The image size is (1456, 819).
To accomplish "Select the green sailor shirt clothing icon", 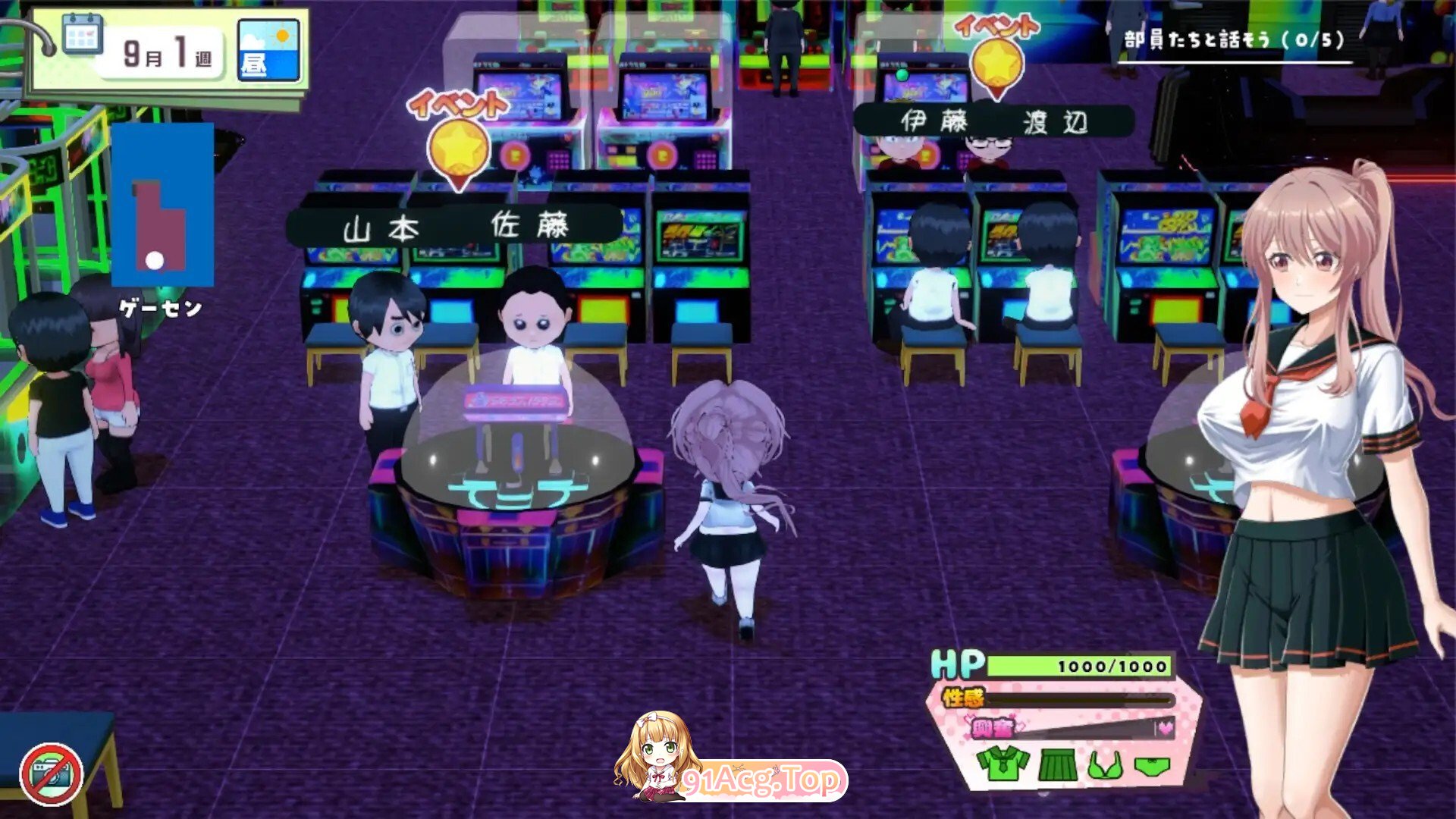I will (1003, 764).
